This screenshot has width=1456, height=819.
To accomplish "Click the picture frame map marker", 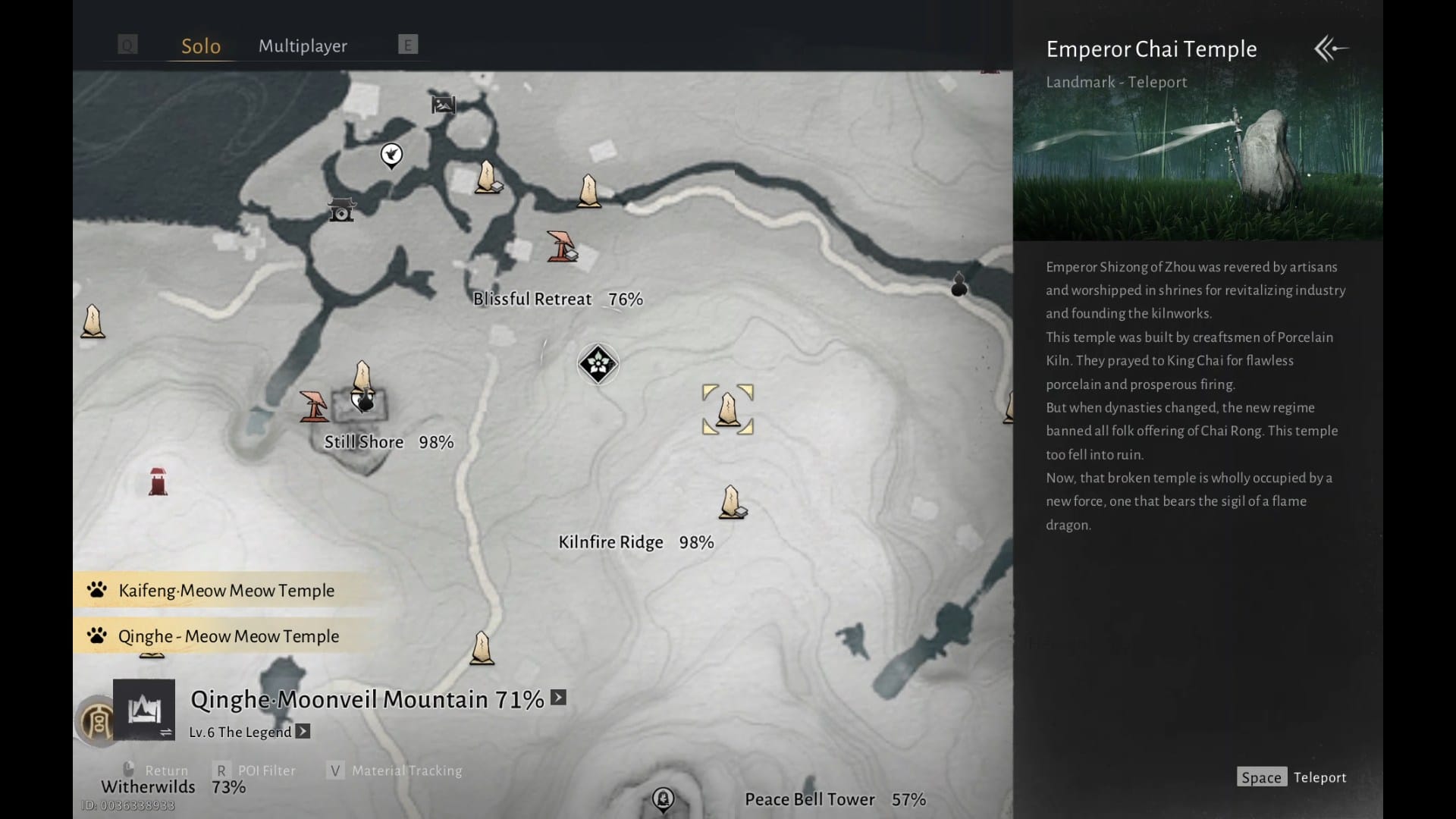I will [443, 105].
